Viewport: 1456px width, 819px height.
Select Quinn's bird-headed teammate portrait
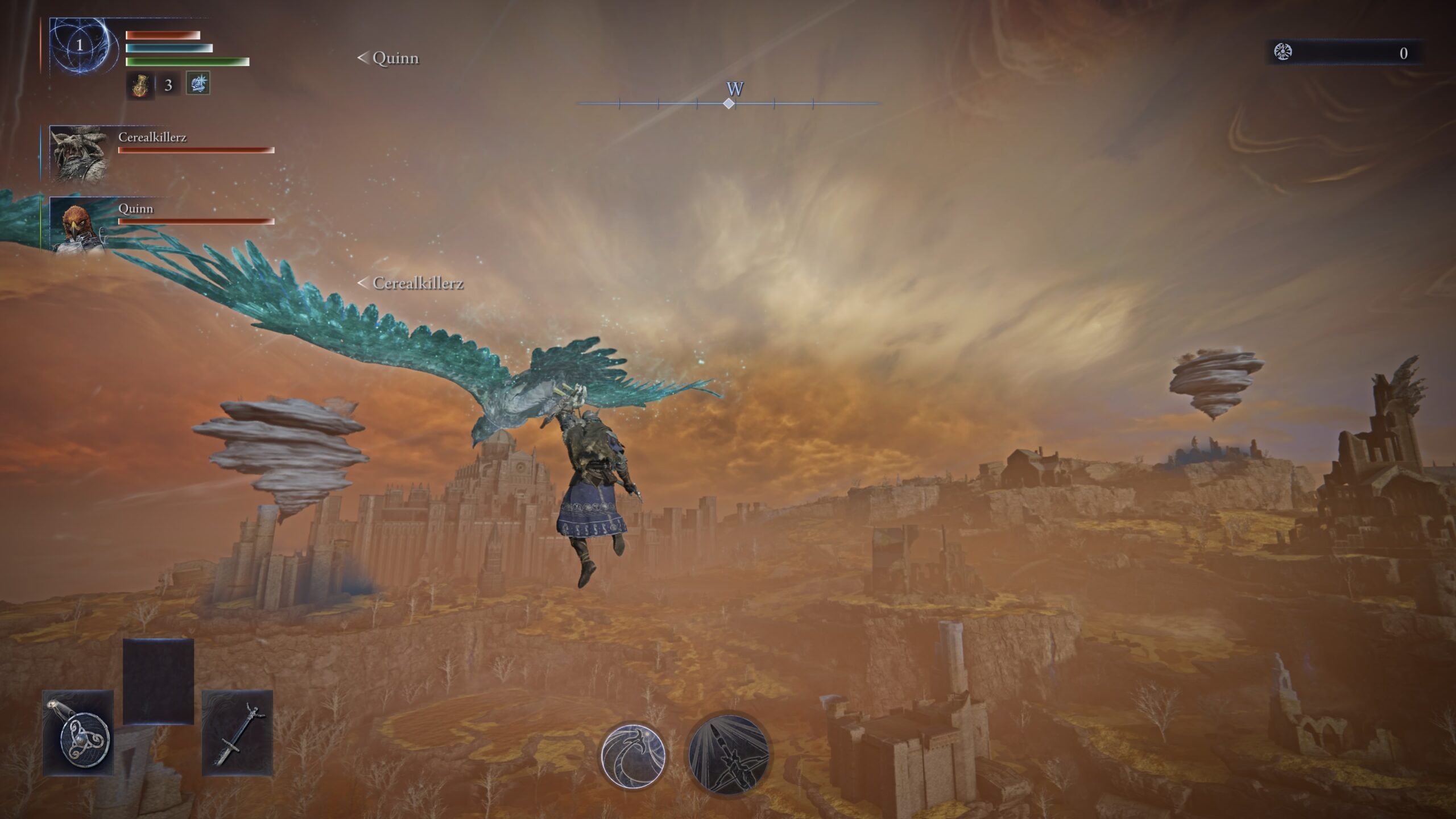coord(80,225)
